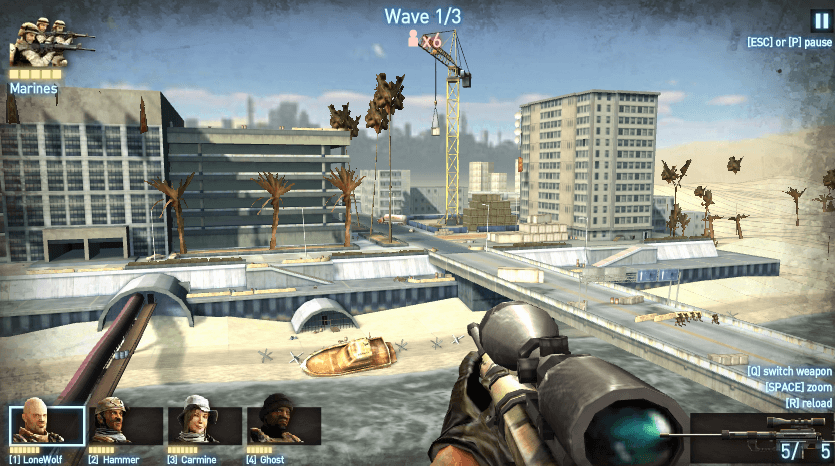This screenshot has height=466, width=835.
Task: Pause the game with the pause button
Action: coord(820,21)
